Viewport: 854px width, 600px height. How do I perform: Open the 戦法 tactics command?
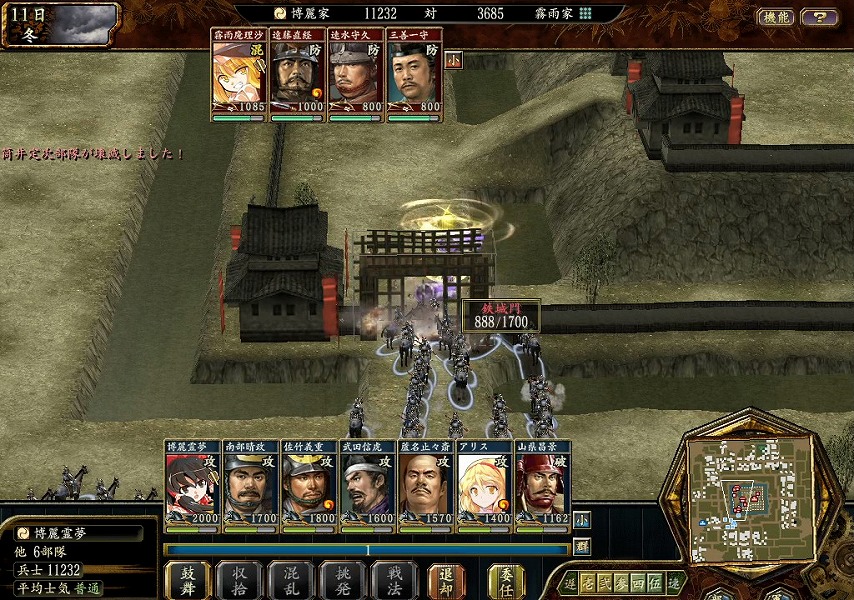pyautogui.click(x=394, y=580)
